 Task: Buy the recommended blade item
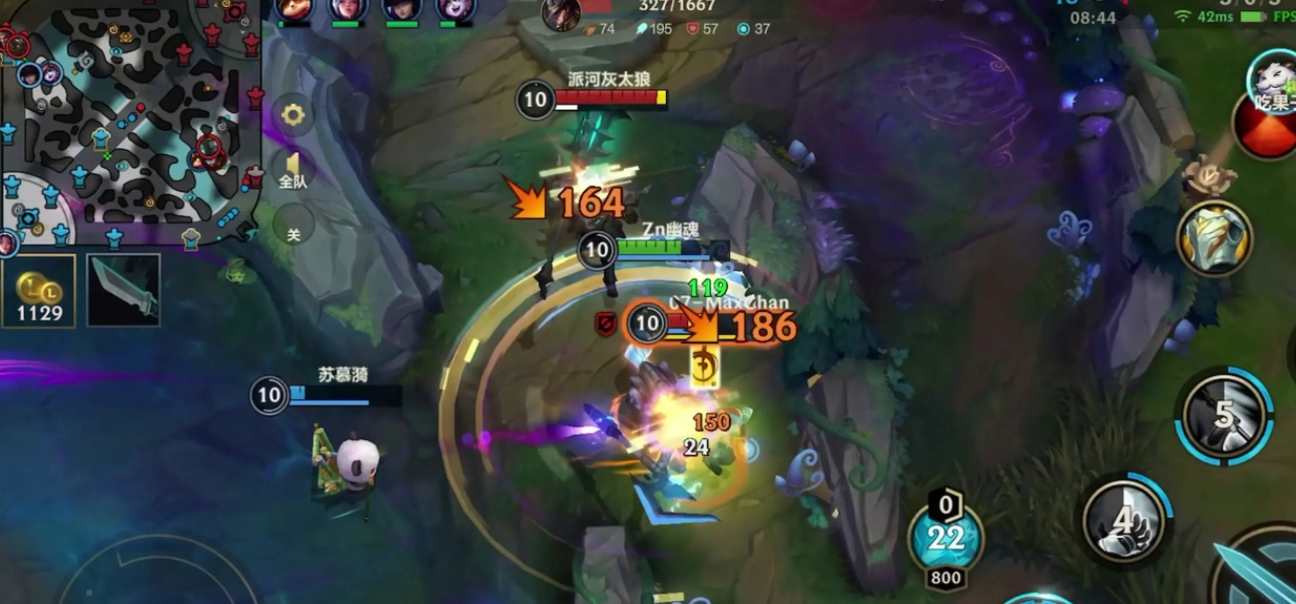point(123,290)
